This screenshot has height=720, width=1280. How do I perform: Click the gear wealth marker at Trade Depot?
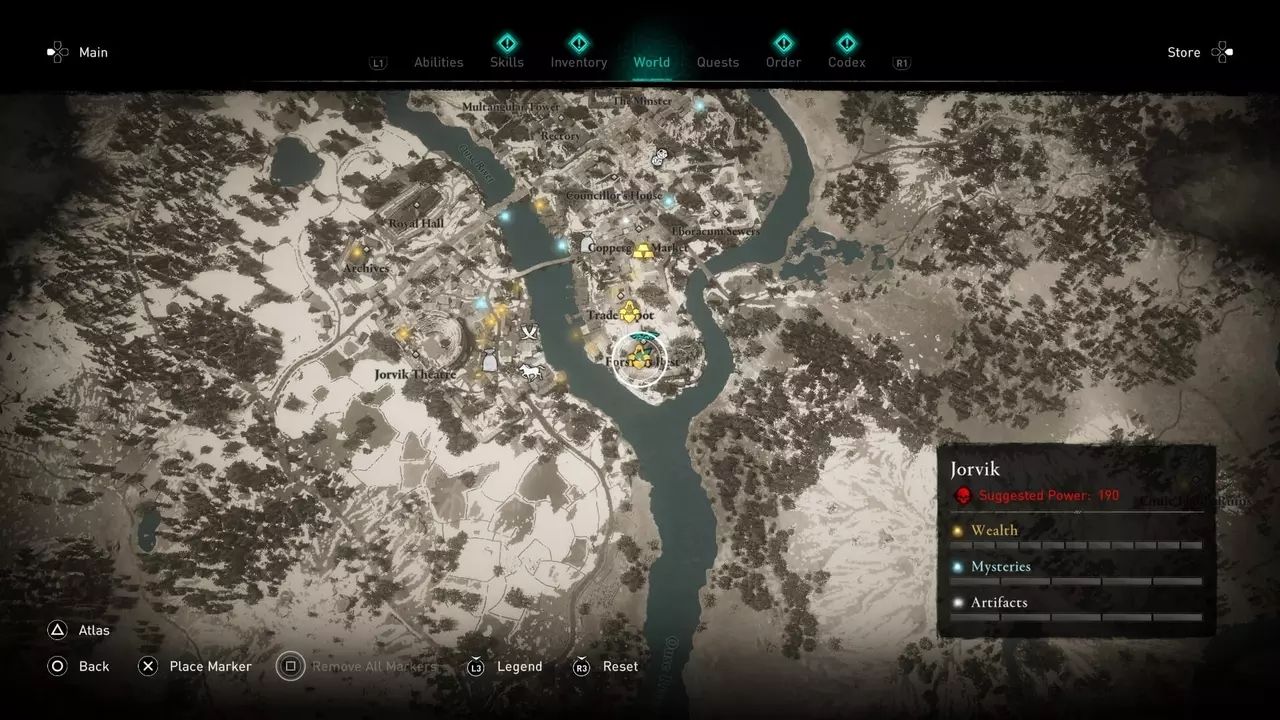tap(630, 314)
